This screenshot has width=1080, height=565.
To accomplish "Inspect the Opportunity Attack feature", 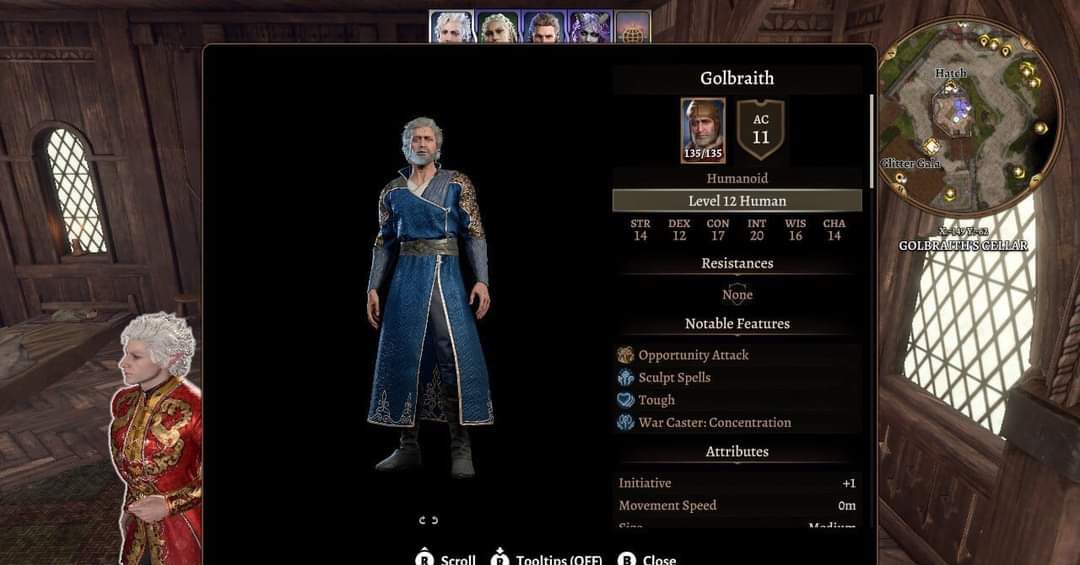I will click(693, 355).
